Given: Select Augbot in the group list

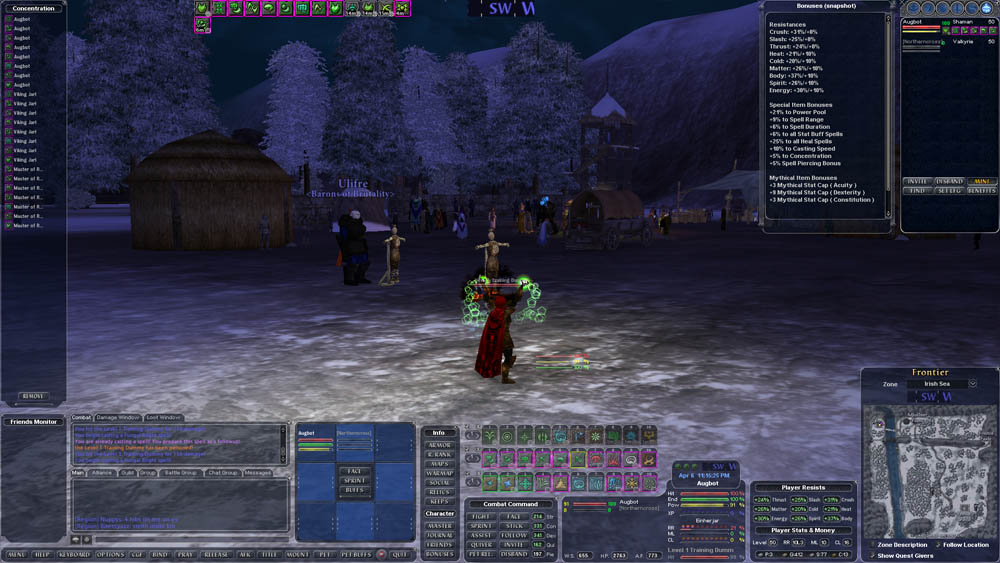Looking at the screenshot, I should coord(913,21).
